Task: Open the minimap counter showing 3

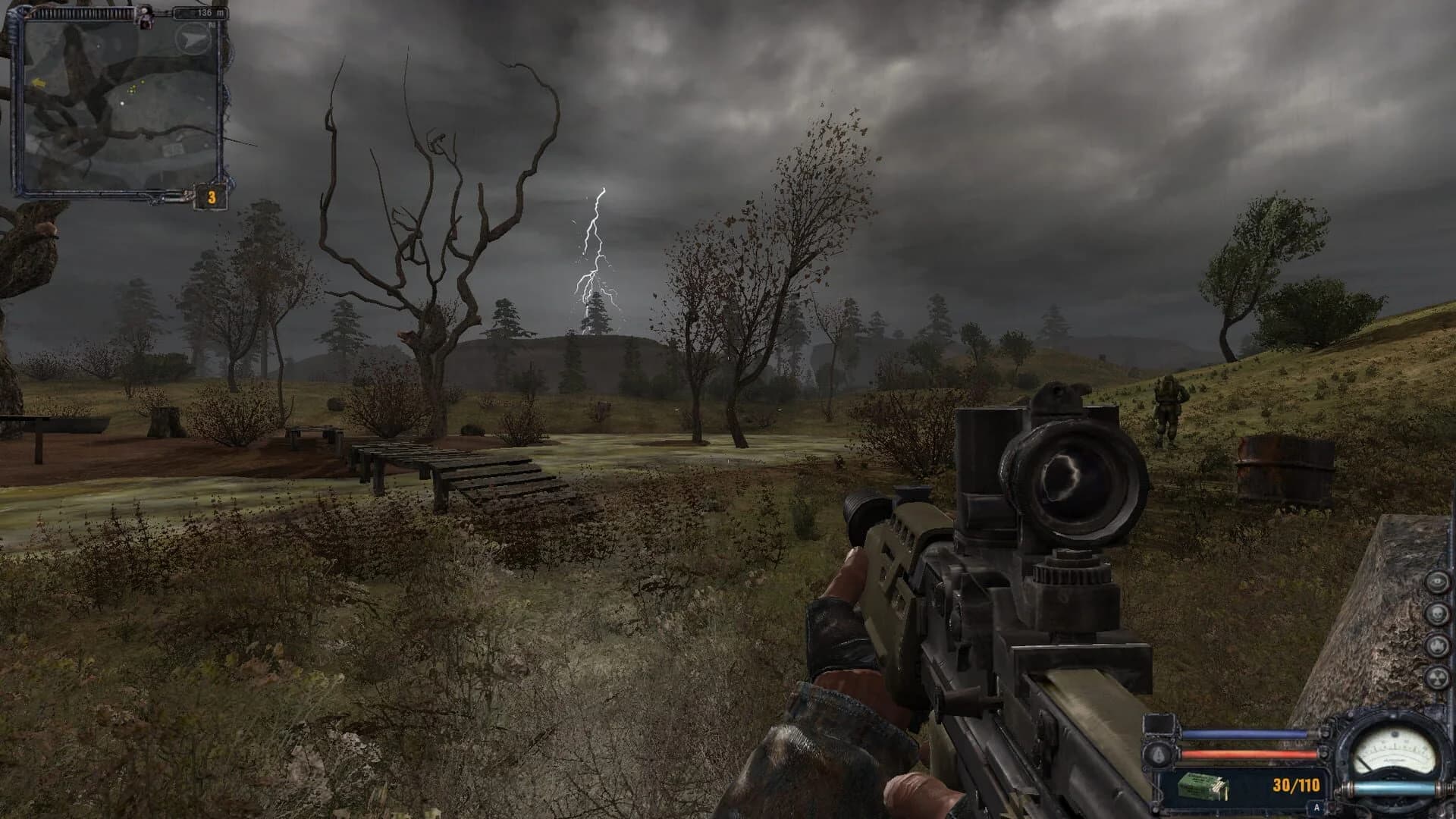Action: [x=212, y=196]
